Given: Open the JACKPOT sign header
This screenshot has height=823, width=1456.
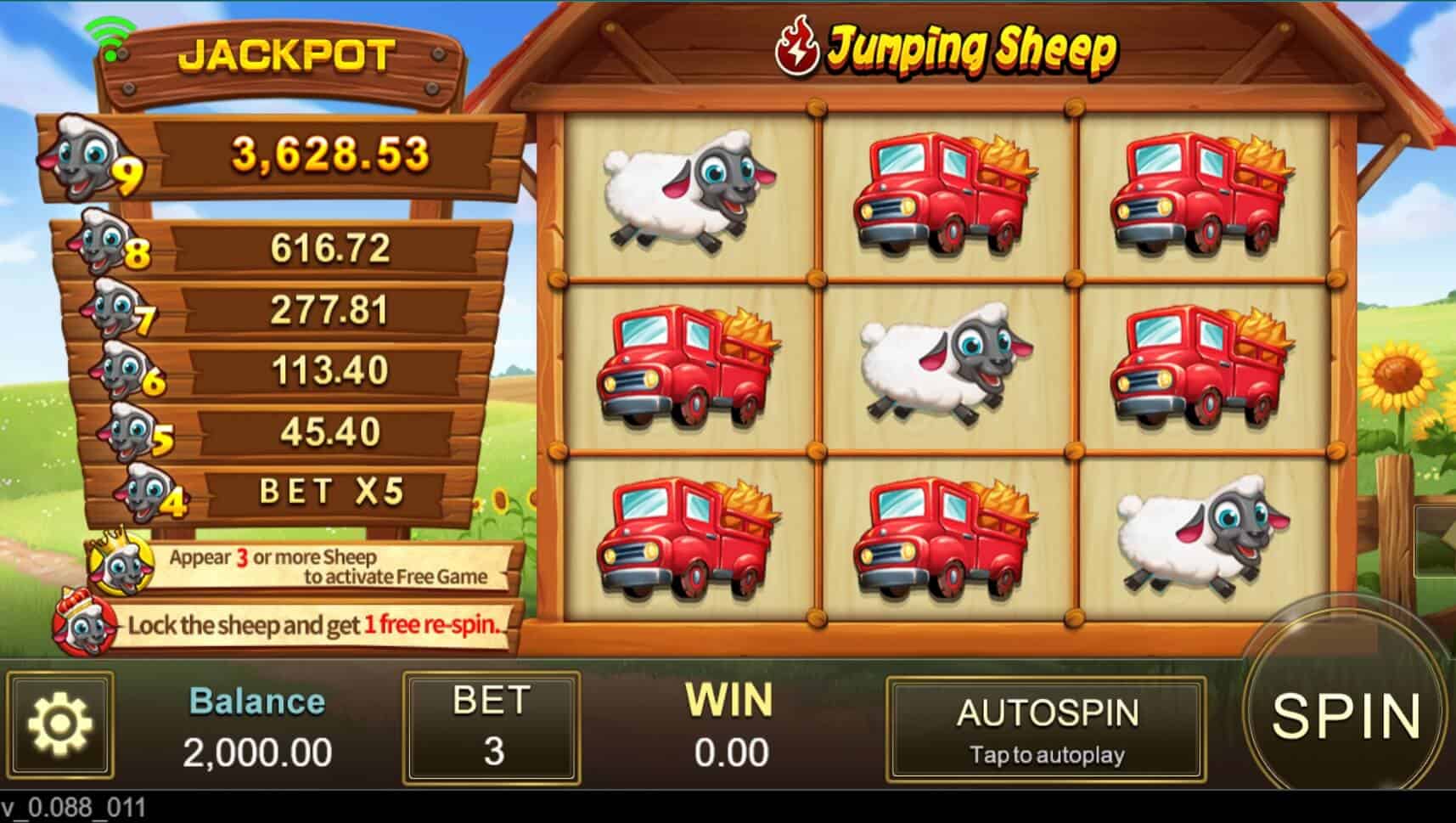Looking at the screenshot, I should 289,57.
